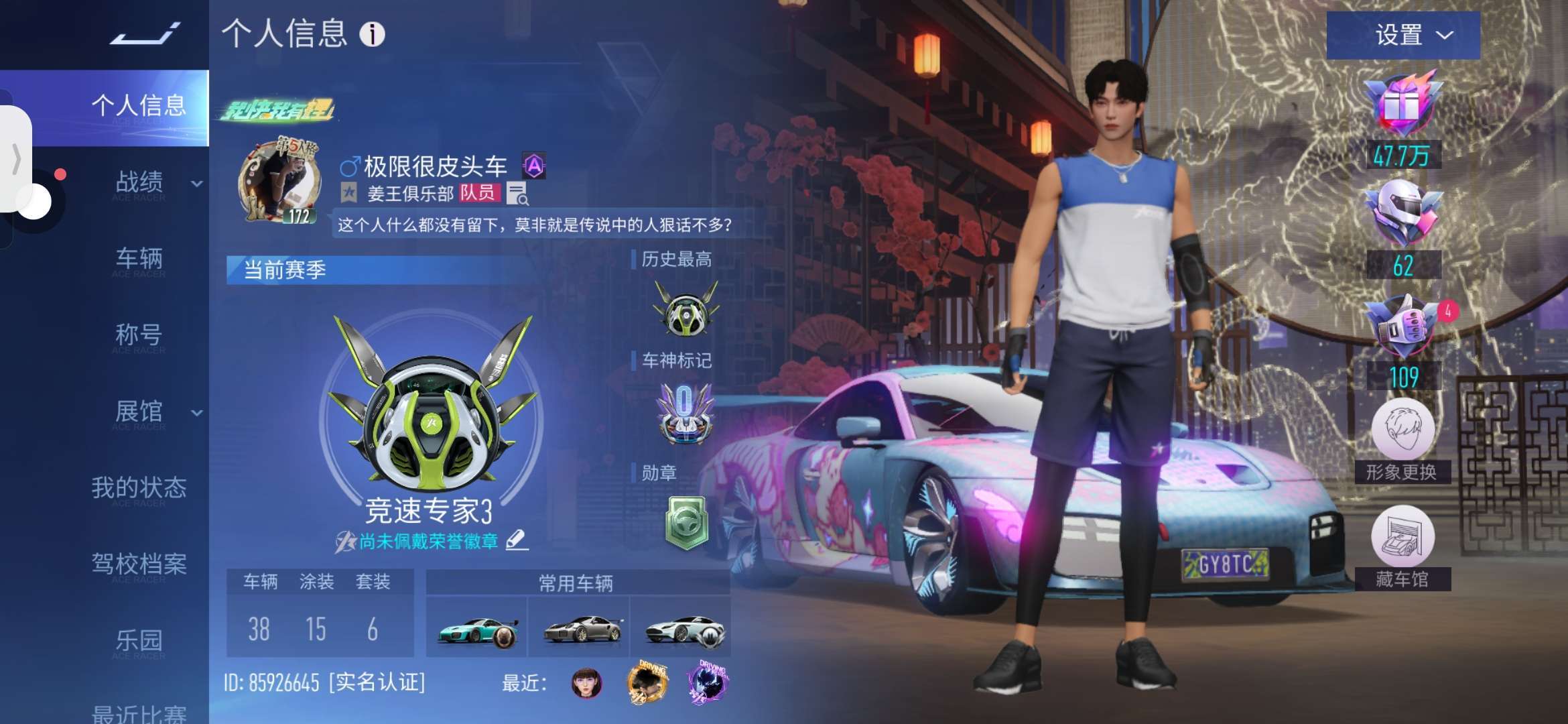Tap the 车神标记 emblem icon
This screenshot has height=724, width=1568.
pyautogui.click(x=685, y=412)
